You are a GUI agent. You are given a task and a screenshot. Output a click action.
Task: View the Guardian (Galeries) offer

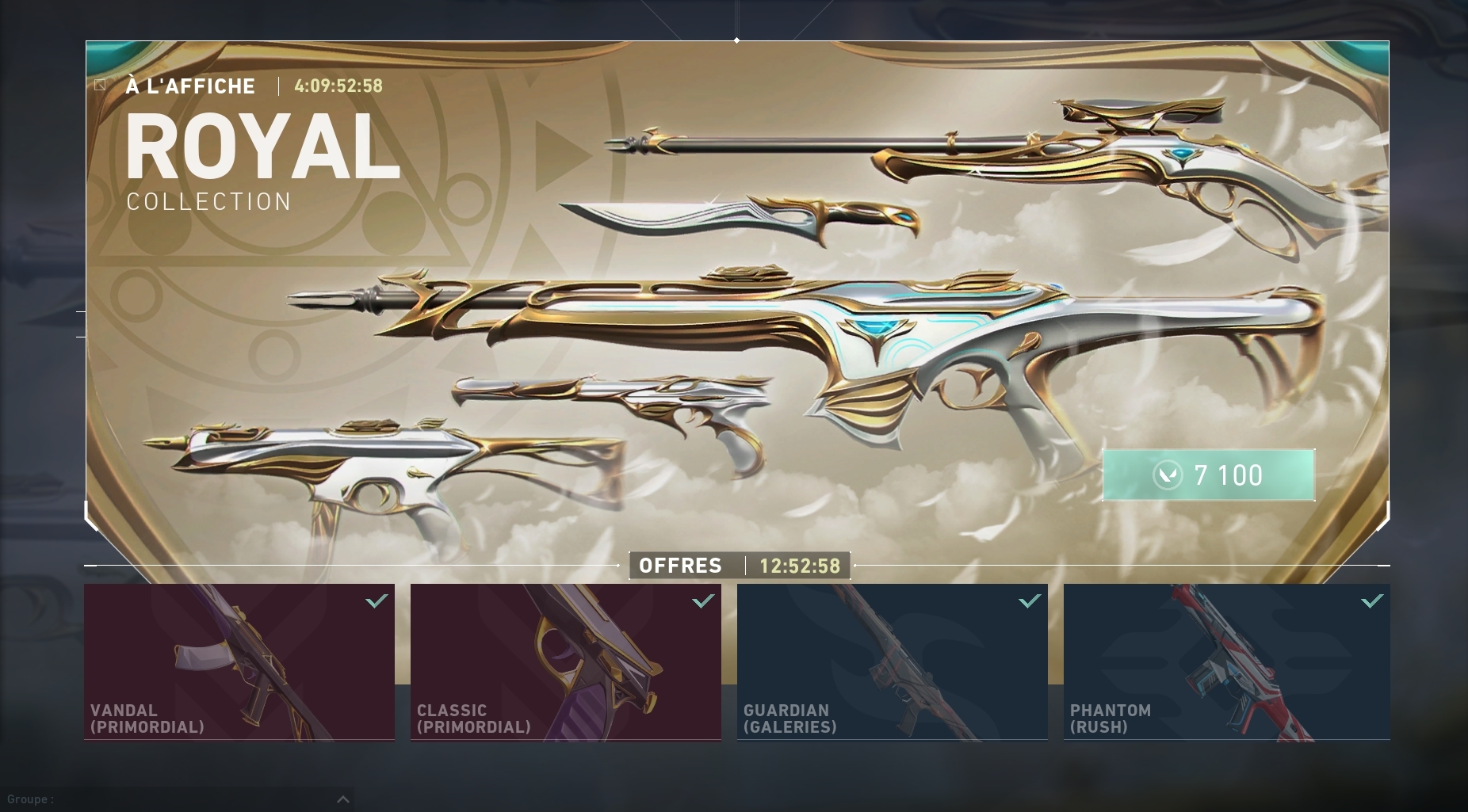point(893,662)
